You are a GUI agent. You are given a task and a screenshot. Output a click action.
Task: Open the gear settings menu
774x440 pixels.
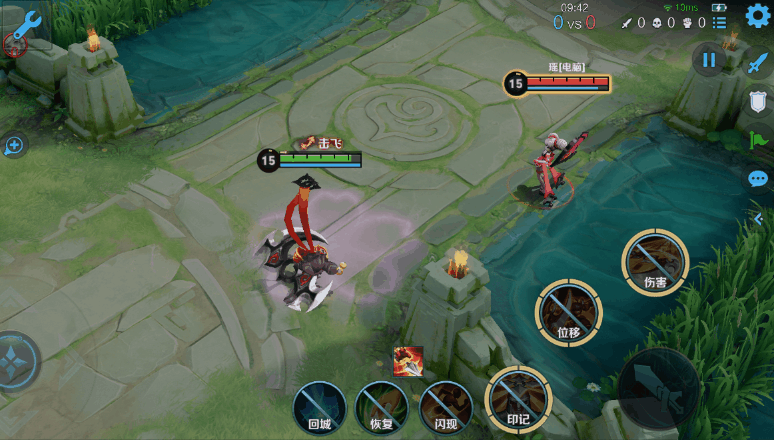[758, 16]
